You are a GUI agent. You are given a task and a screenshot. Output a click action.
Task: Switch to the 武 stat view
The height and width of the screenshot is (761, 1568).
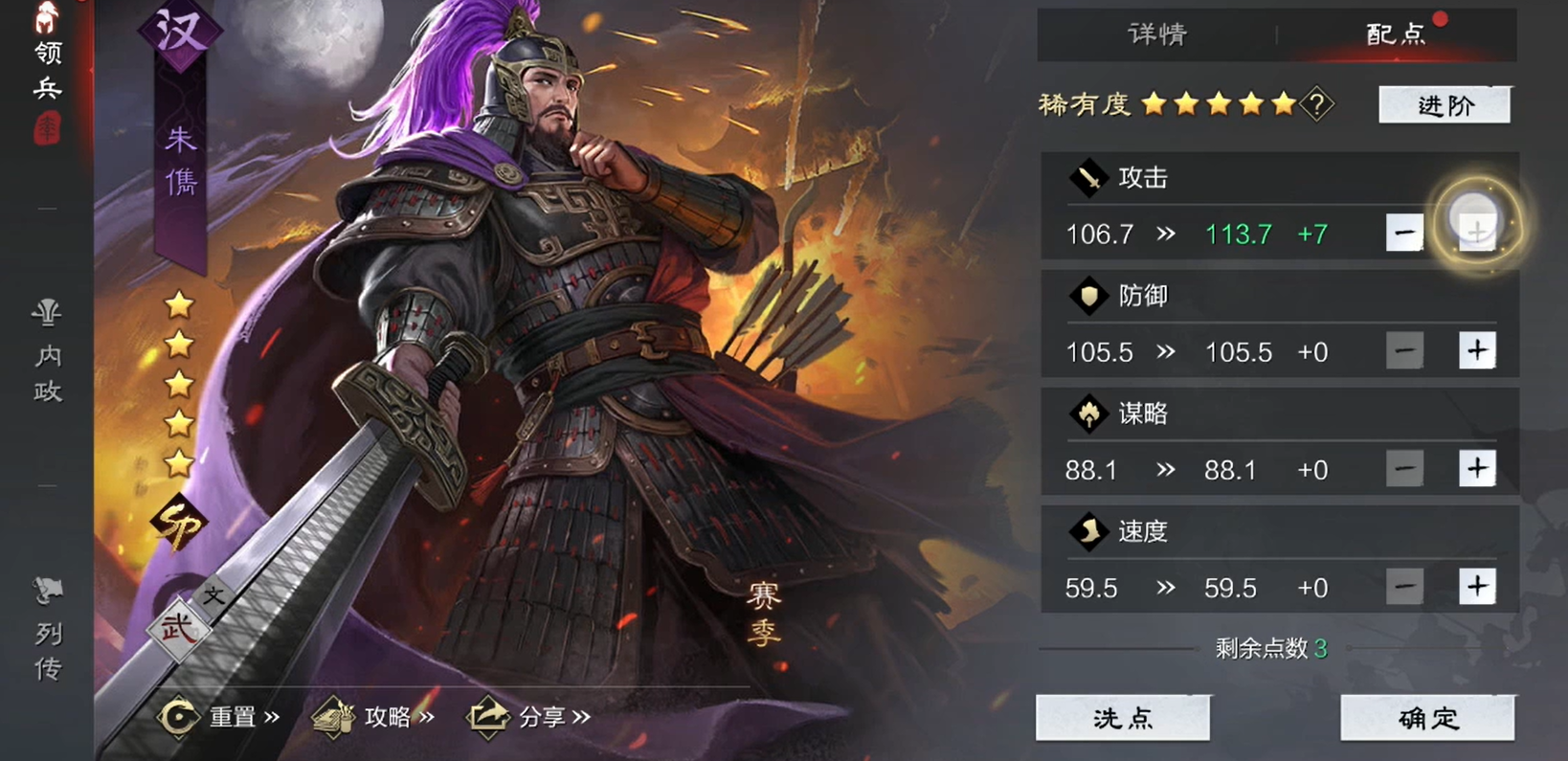click(178, 627)
